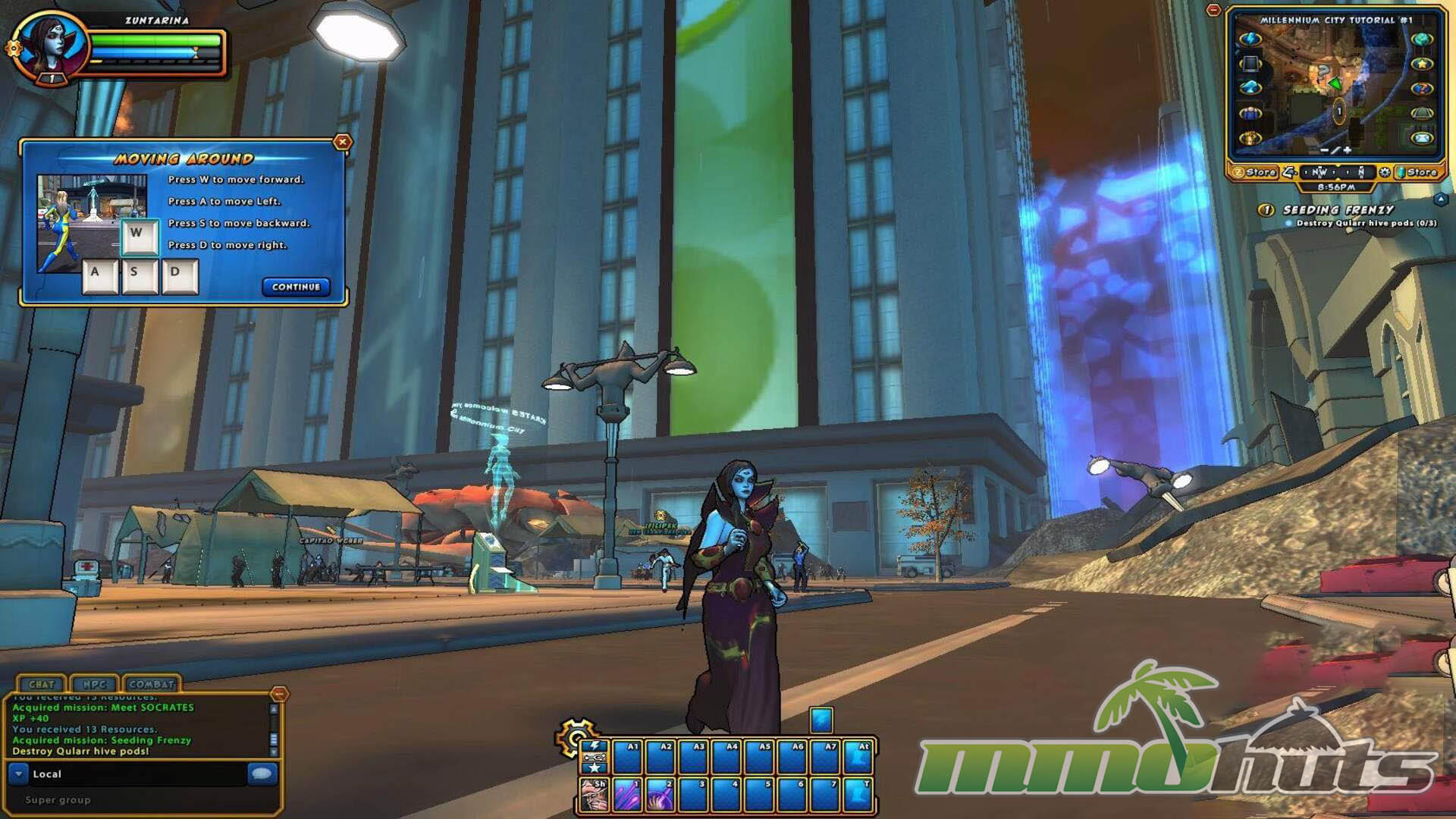The width and height of the screenshot is (1456, 819).
Task: Show the Combat log tab
Action: click(x=152, y=684)
